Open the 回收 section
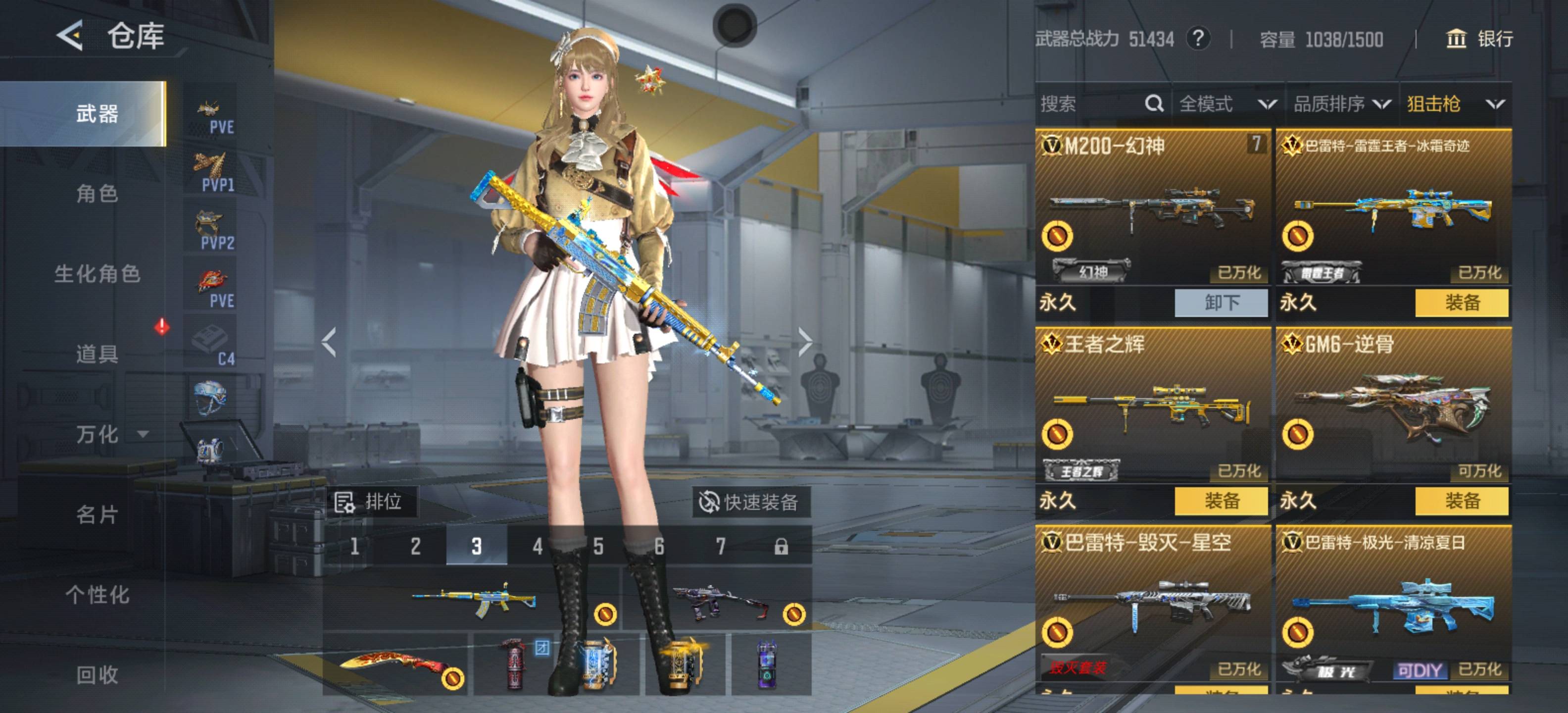This screenshot has height=713, width=1568. click(97, 675)
